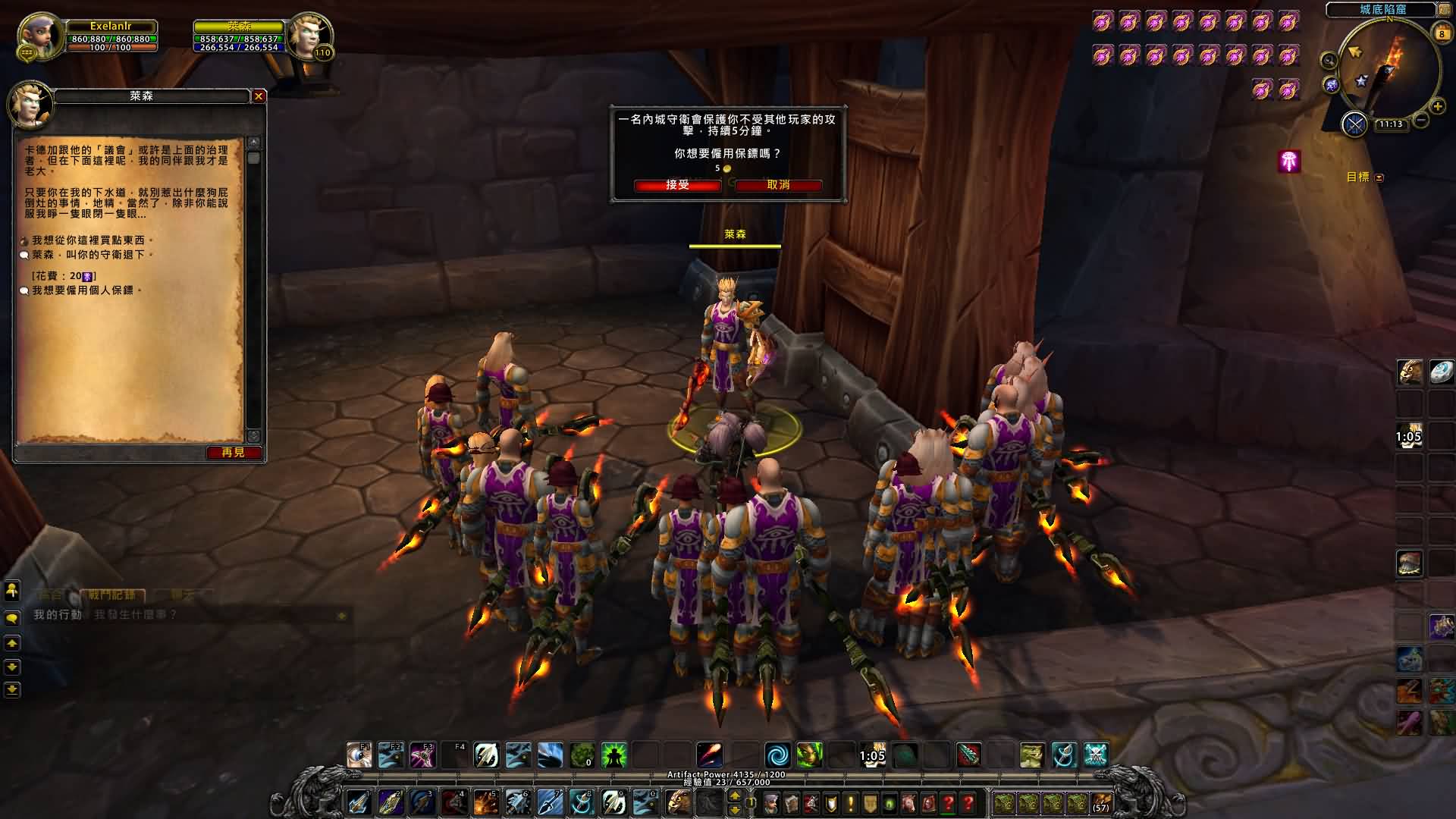Open the backpack bag showing 57
Image resolution: width=1456 pixels, height=819 pixels.
(1101, 803)
